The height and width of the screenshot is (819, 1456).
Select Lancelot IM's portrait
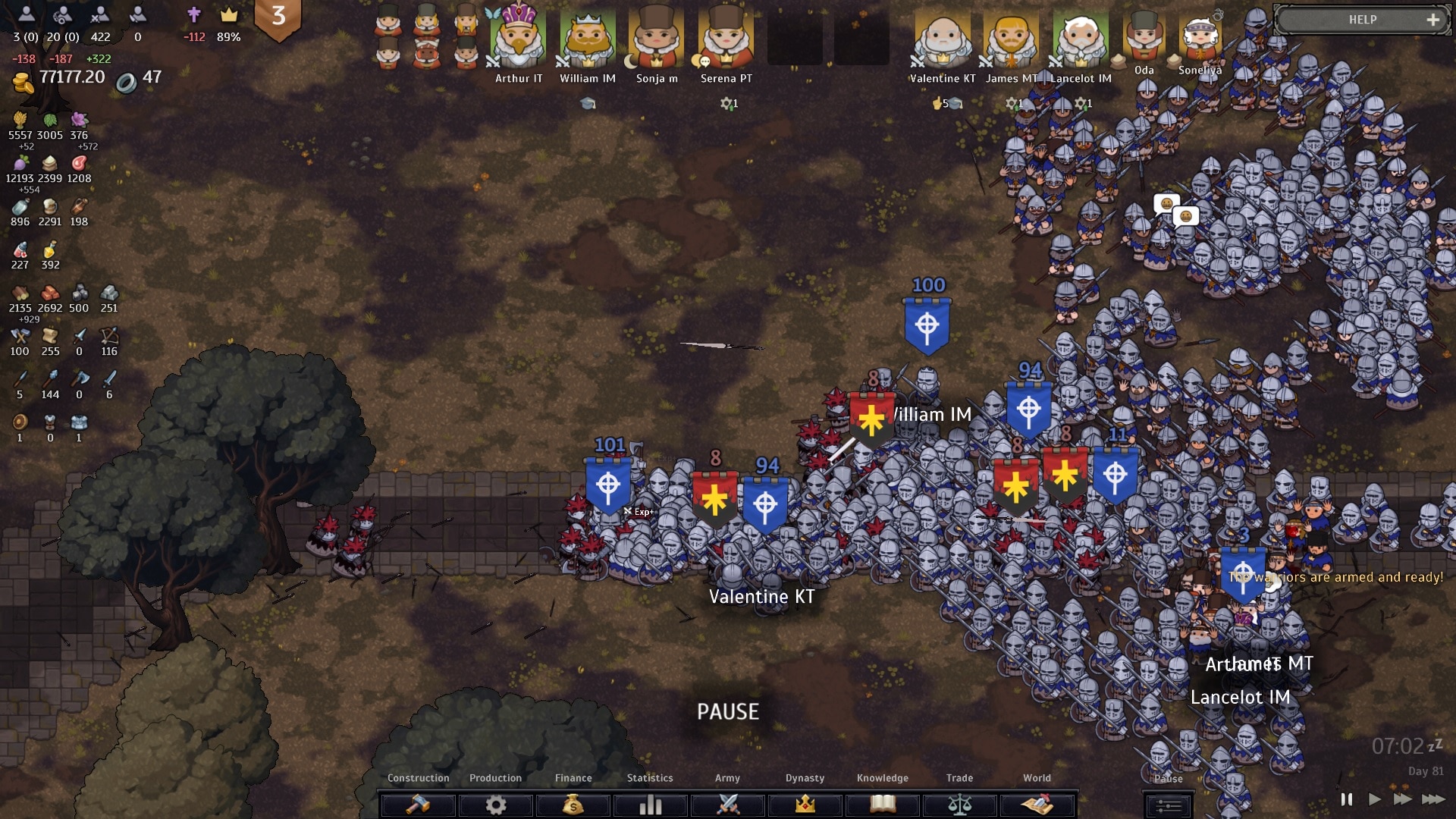[1081, 39]
